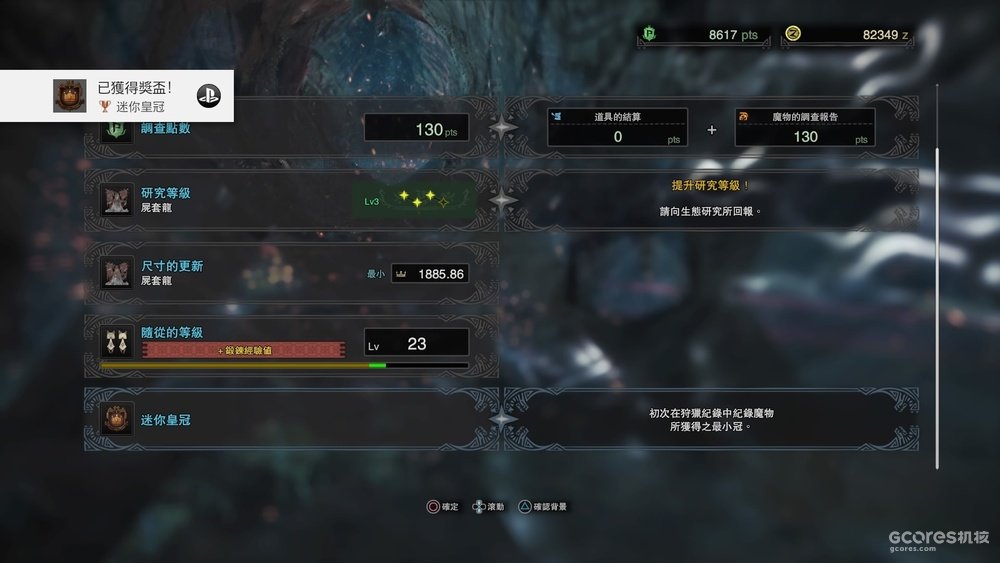Select the 迷你皇冠 row

click(290, 420)
